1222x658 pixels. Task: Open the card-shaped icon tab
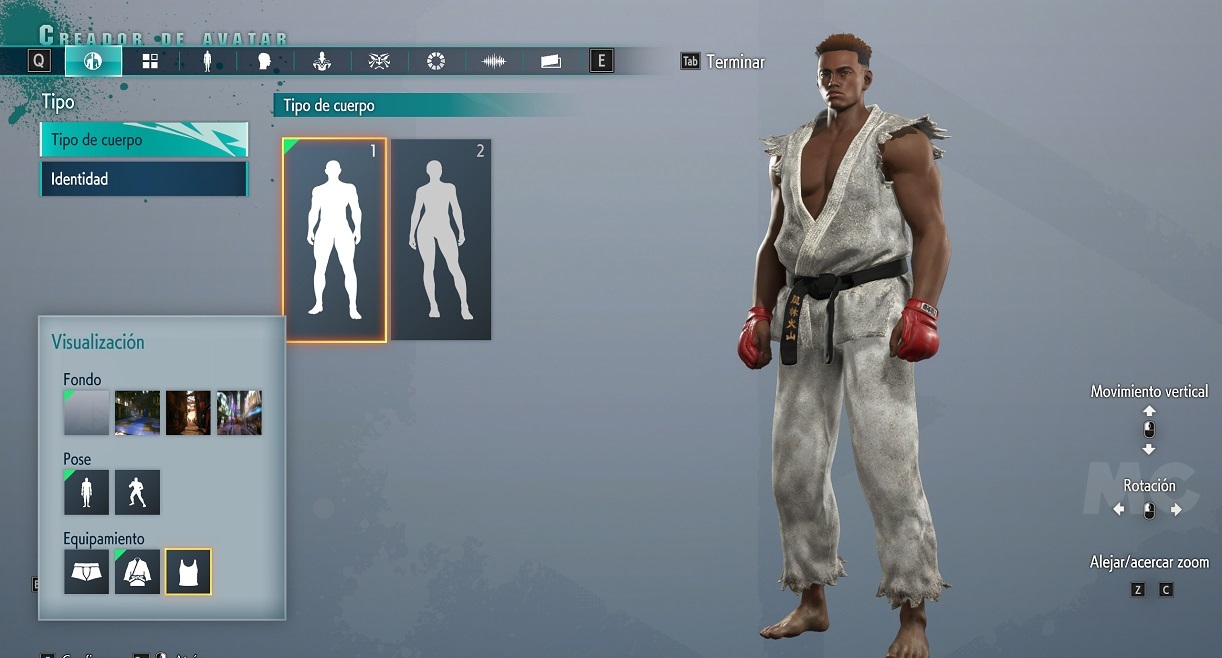click(x=550, y=61)
